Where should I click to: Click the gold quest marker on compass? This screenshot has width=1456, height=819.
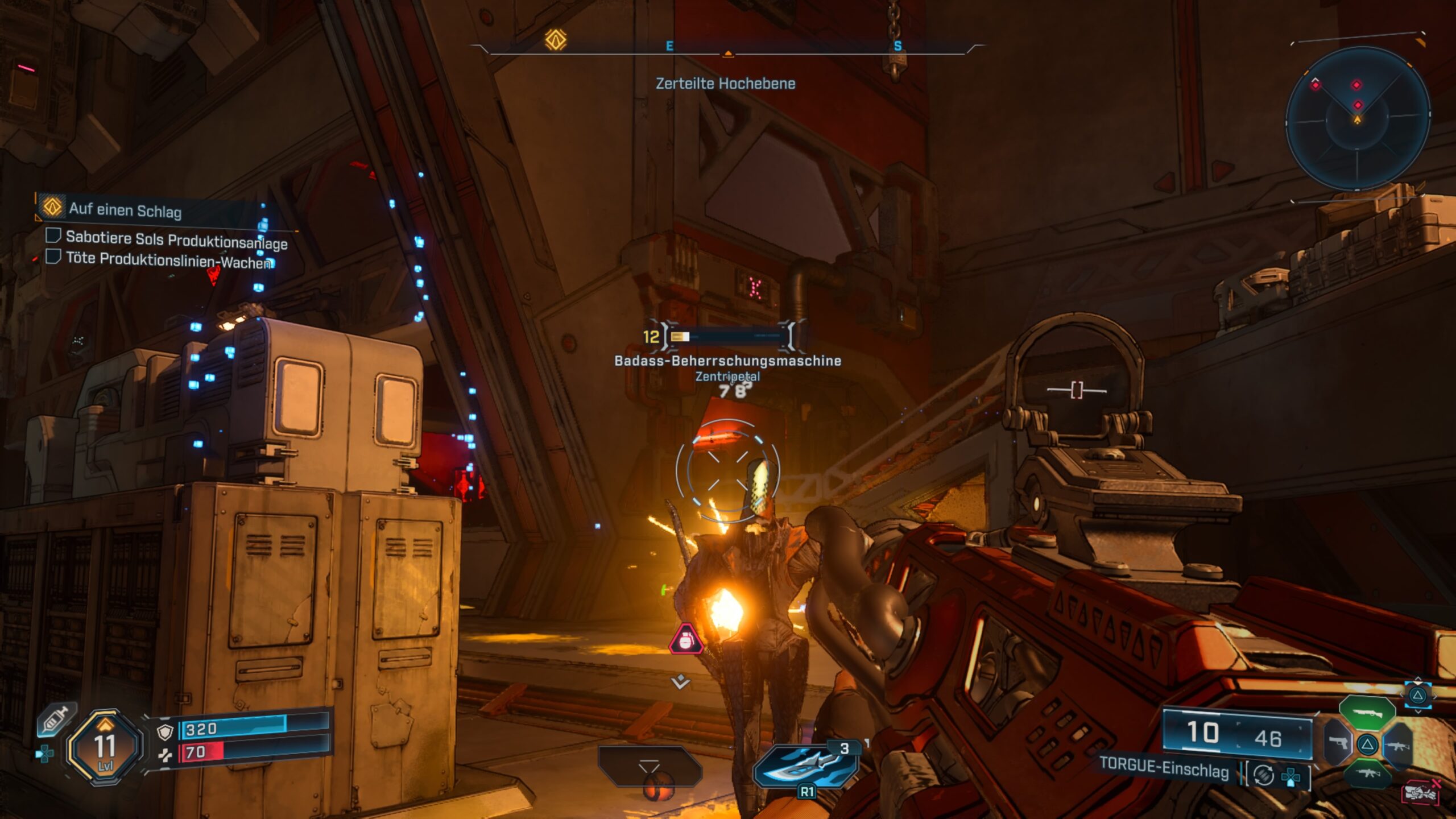556,40
